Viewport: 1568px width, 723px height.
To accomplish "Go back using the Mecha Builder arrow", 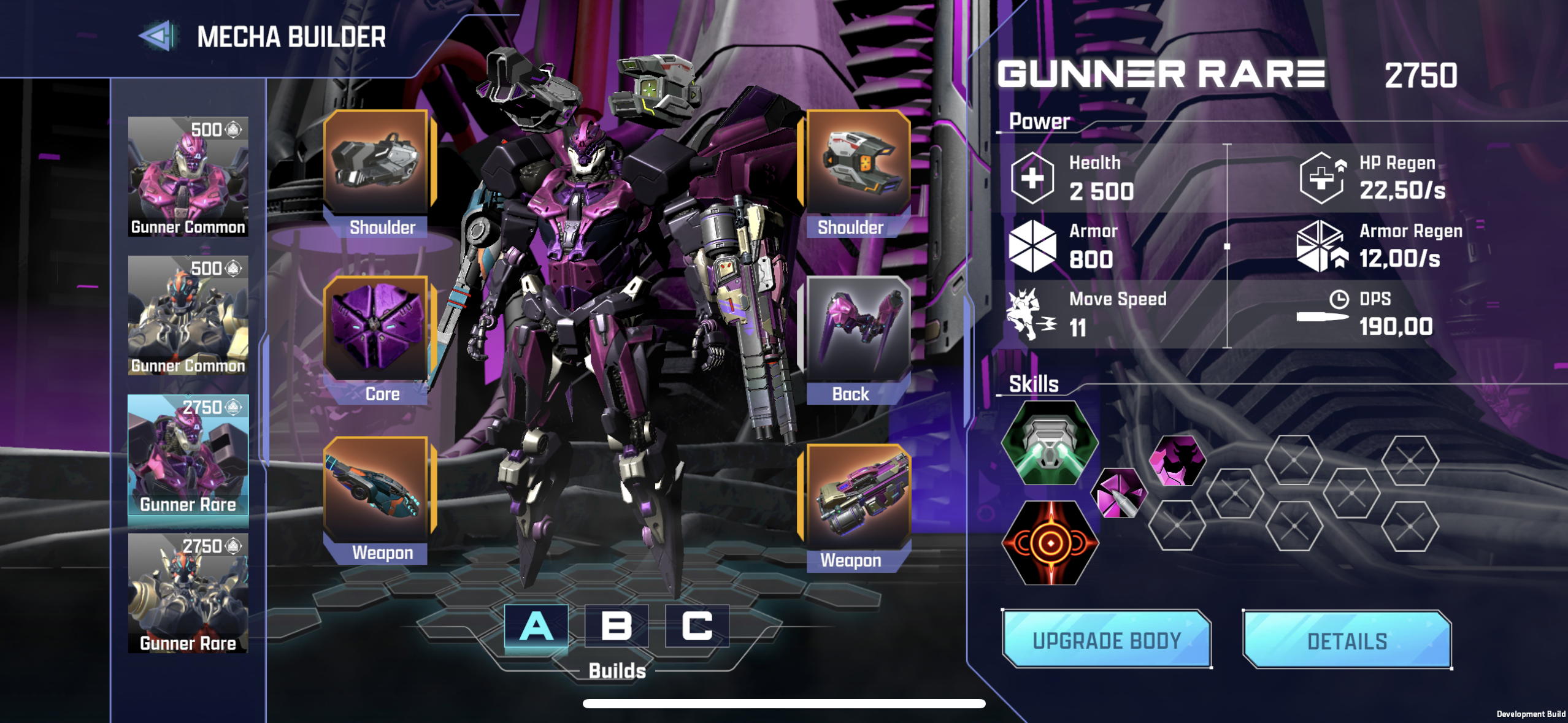I will (158, 36).
